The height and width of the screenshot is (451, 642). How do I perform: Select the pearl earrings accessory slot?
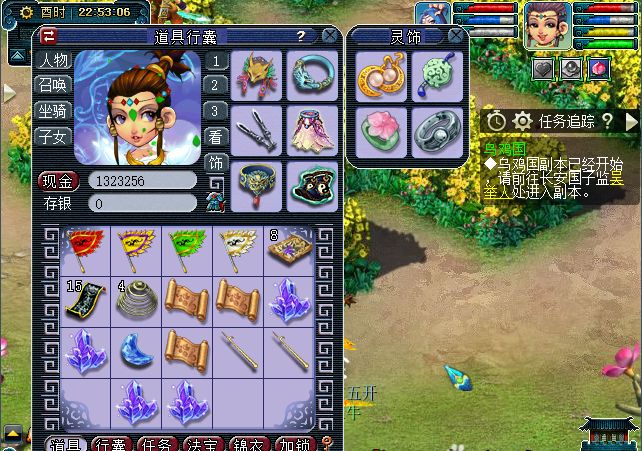coord(380,76)
